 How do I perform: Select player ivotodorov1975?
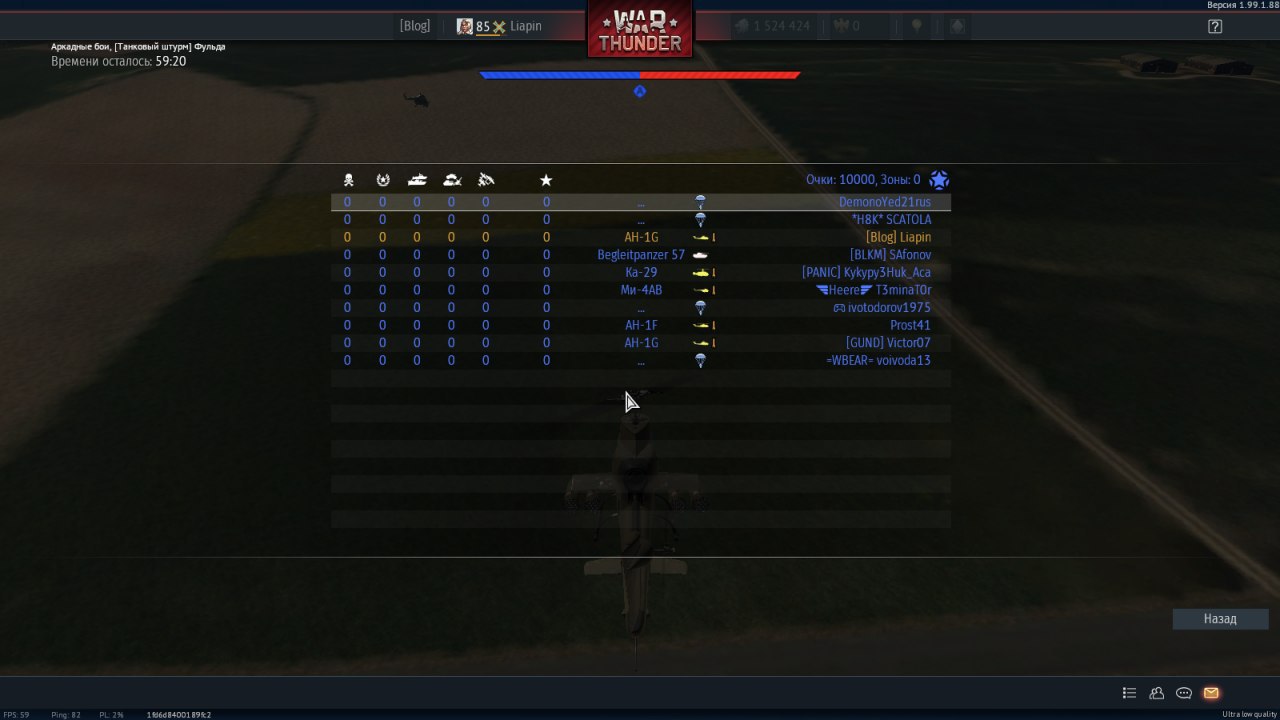[888, 308]
